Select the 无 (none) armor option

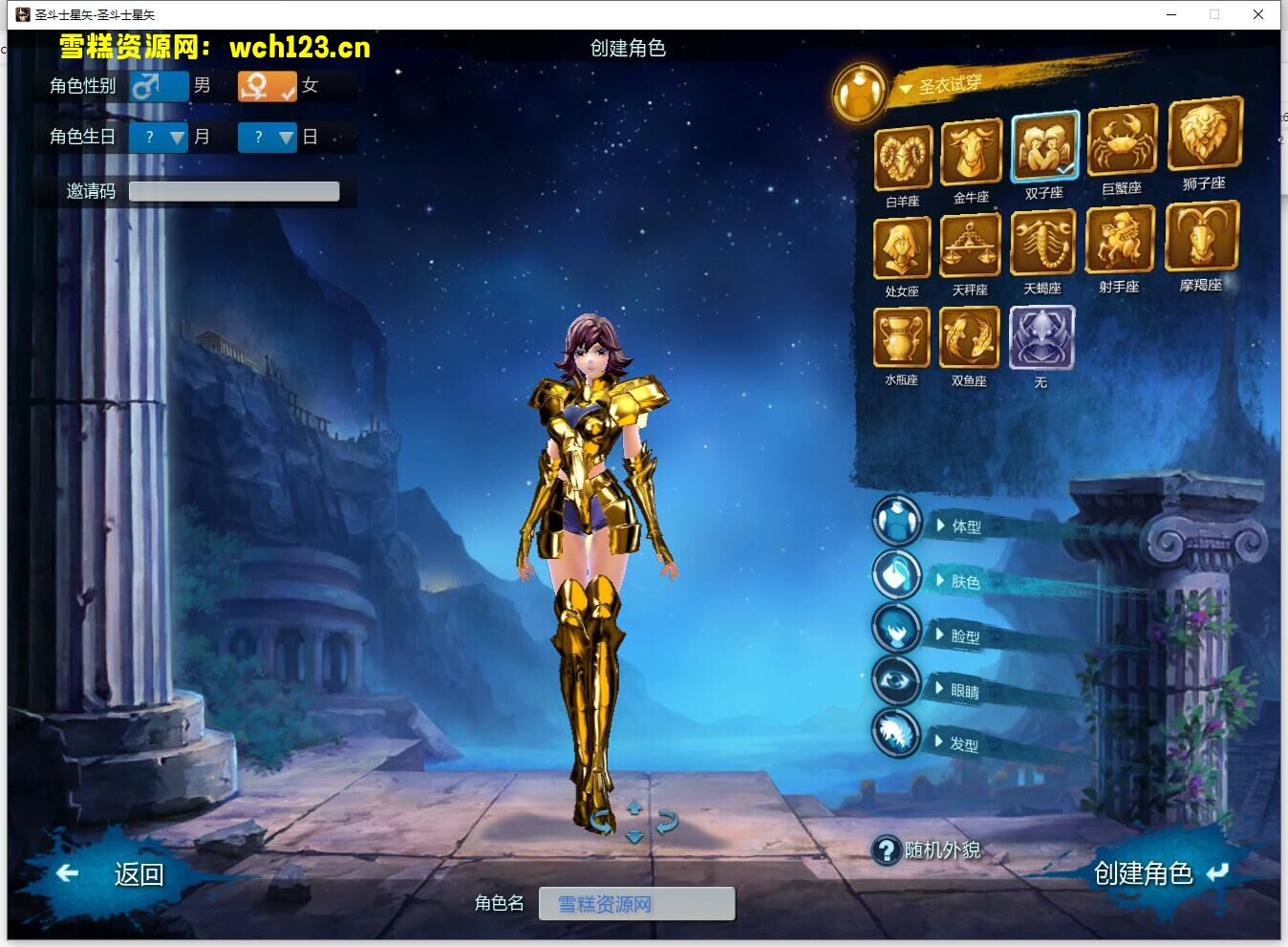pyautogui.click(x=1041, y=336)
